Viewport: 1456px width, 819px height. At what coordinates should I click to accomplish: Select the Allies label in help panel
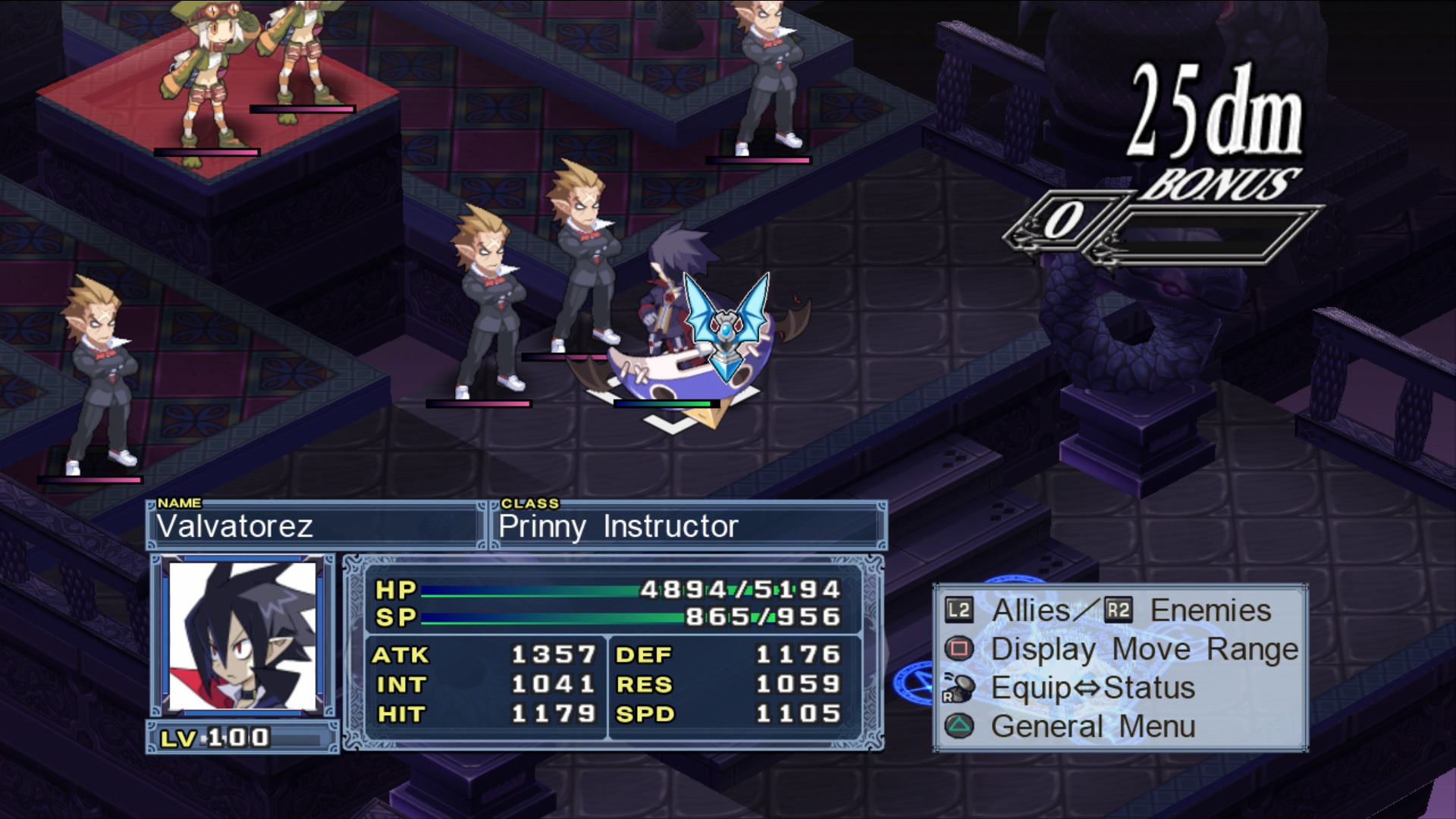pos(1031,610)
